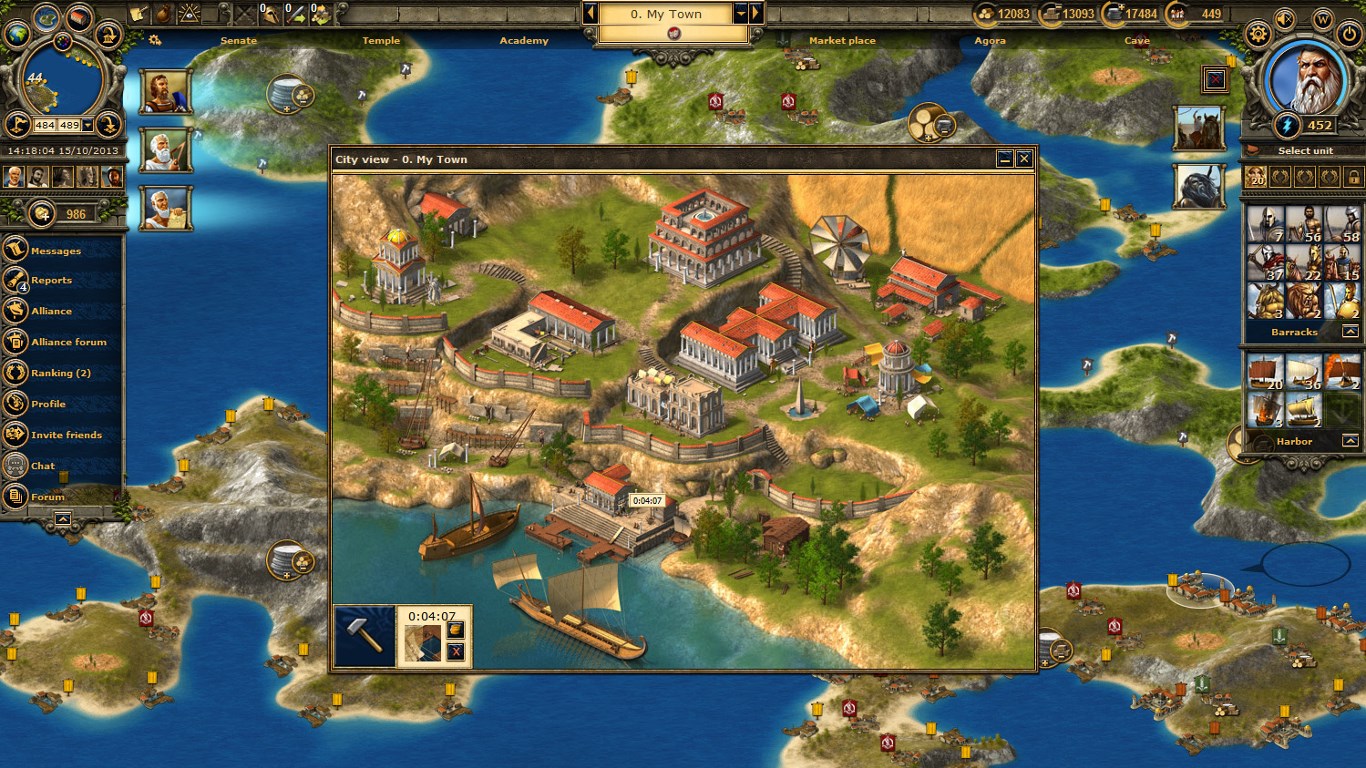This screenshot has height=768, width=1366.
Task: Minimize the City view window
Action: 1005,159
